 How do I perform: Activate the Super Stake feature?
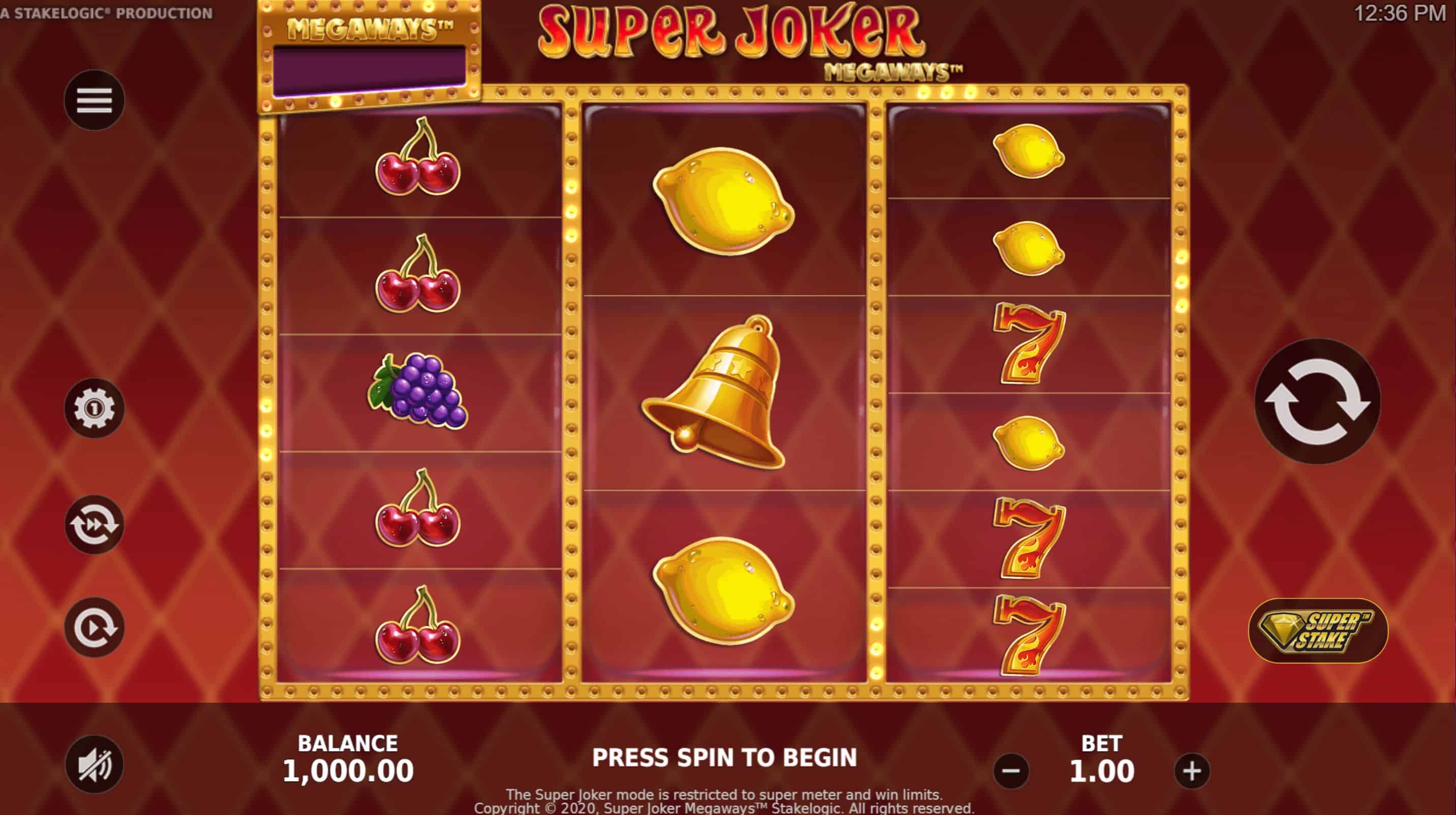click(1318, 631)
